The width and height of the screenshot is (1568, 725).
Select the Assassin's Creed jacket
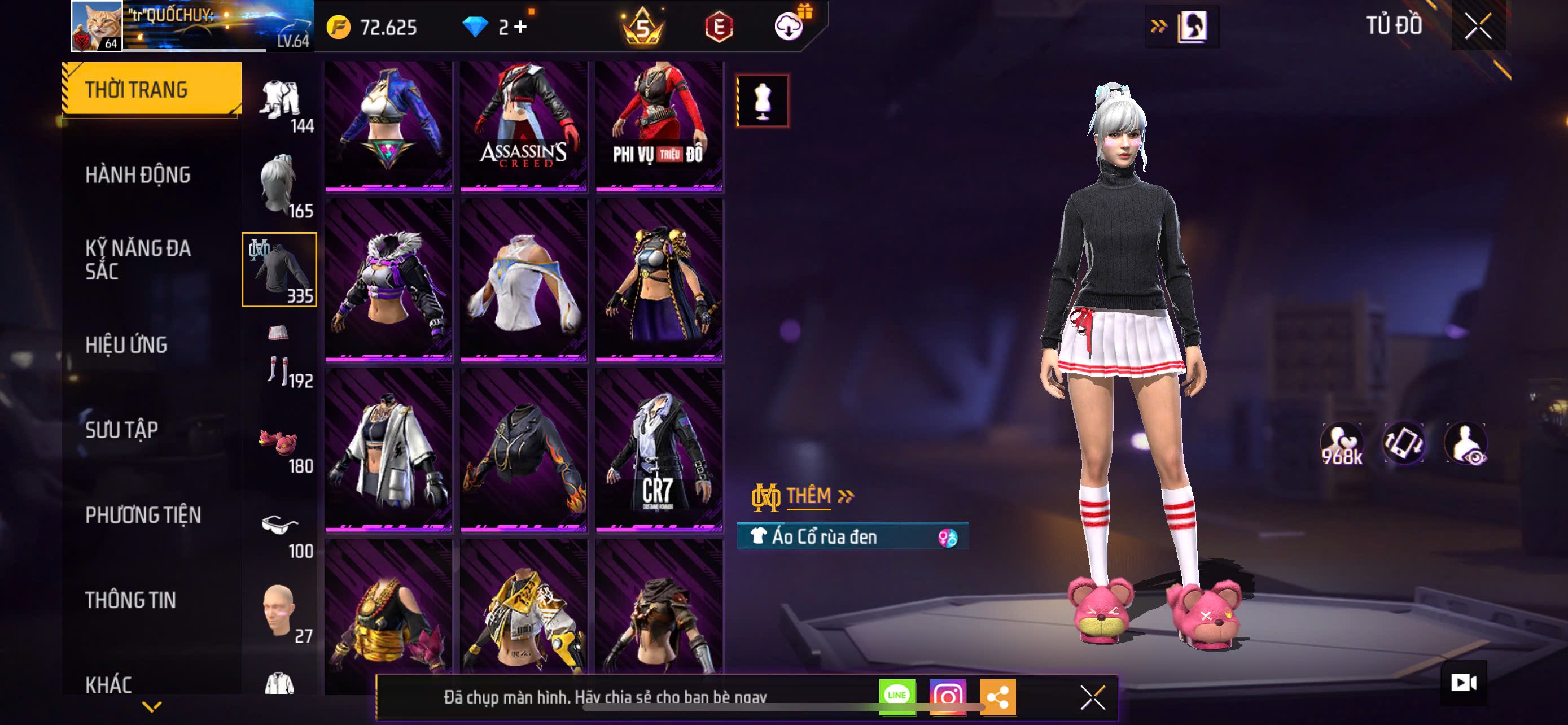[x=523, y=125]
